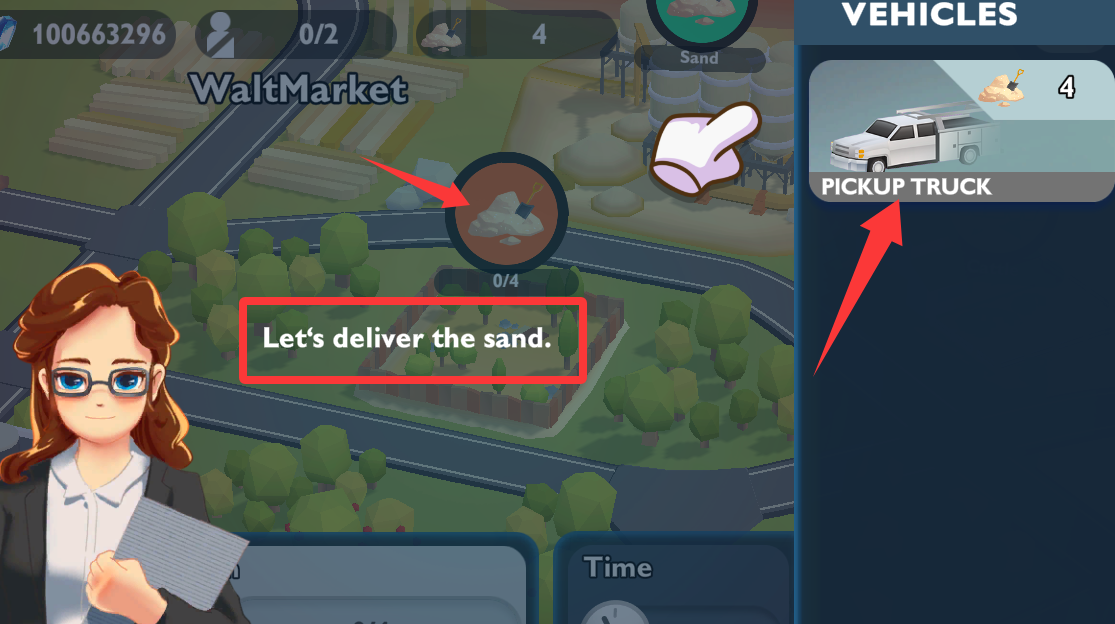Click the green Sand source marker
Screen dimensions: 1115x624
pyautogui.click(x=699, y=18)
